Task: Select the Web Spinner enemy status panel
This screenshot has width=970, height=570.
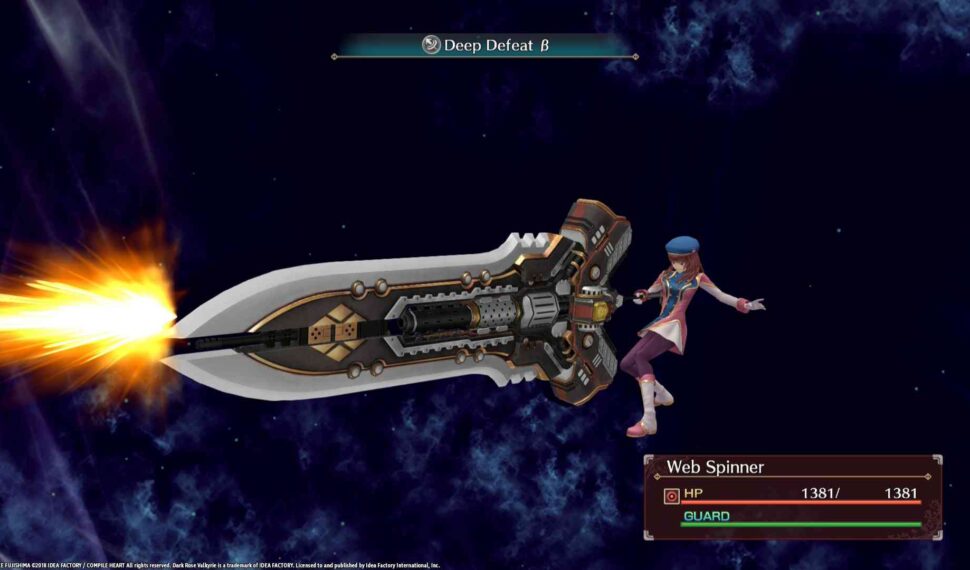Action: point(792,496)
